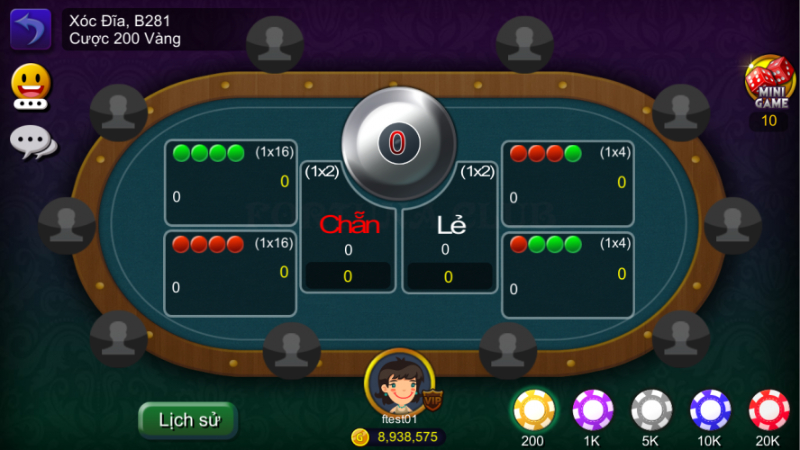Choose the 20K red chip

pyautogui.click(x=769, y=410)
